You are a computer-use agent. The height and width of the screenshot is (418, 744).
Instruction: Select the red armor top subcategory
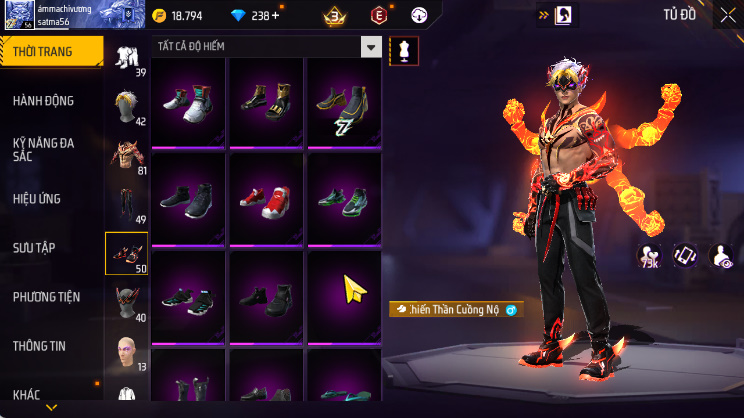tap(127, 155)
